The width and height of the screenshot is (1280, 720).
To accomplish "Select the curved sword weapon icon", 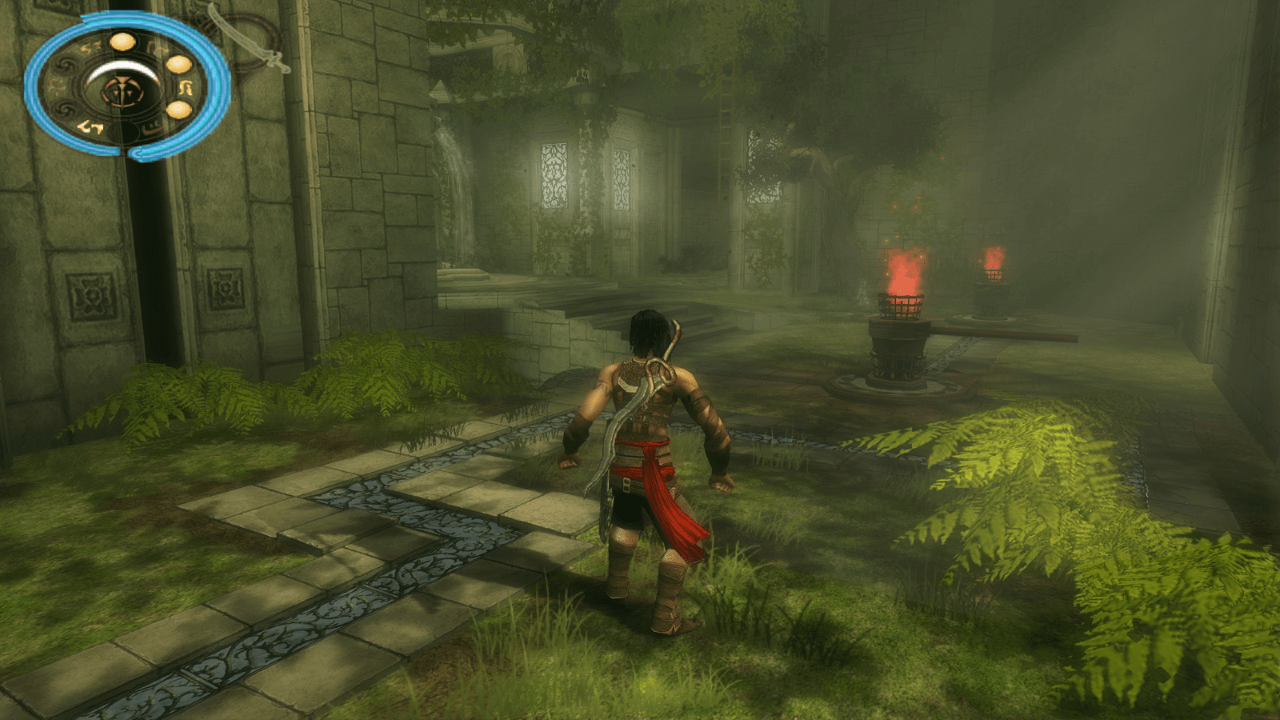I will [249, 38].
